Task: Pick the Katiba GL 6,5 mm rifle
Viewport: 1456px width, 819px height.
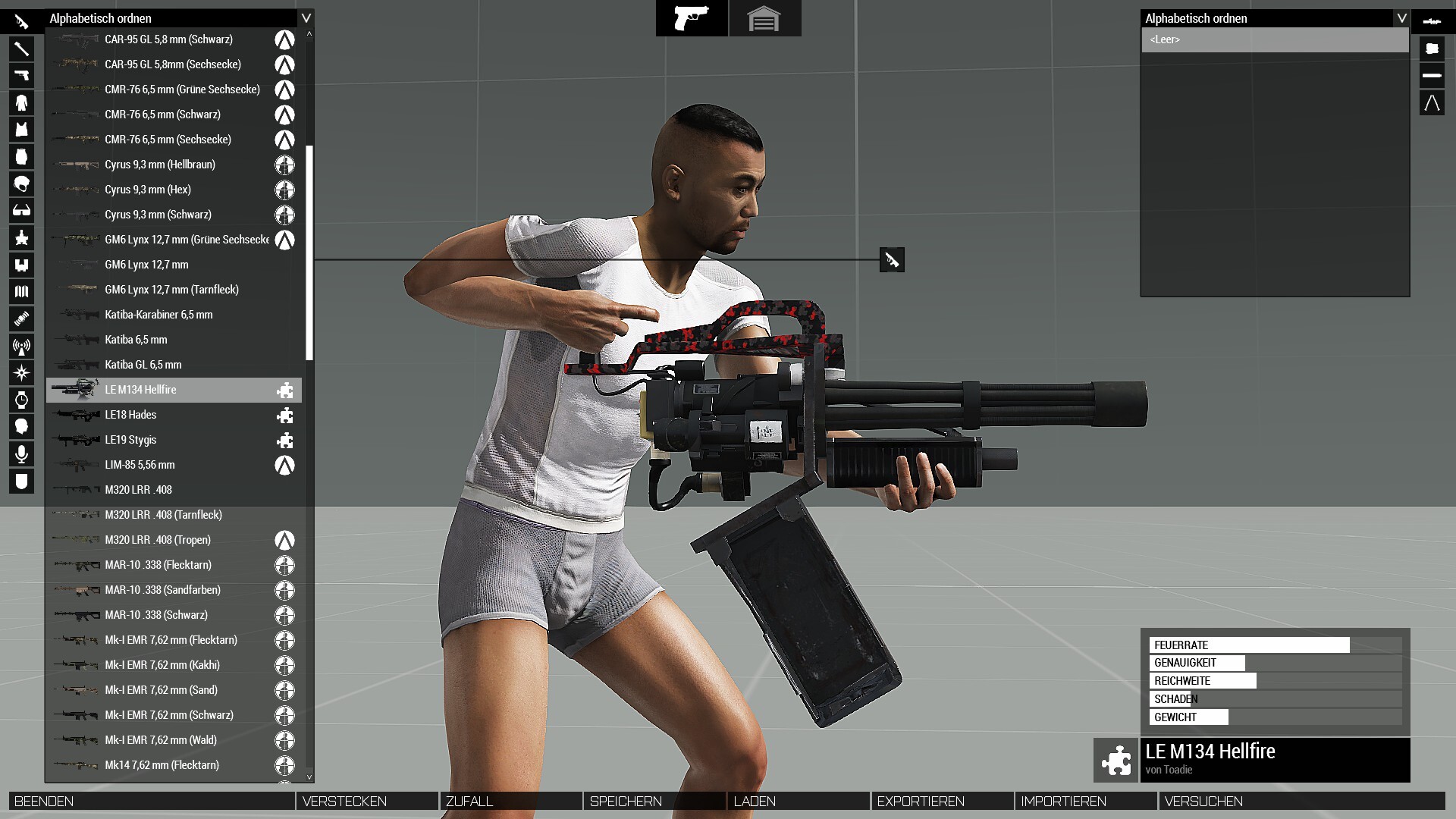Action: pos(174,365)
